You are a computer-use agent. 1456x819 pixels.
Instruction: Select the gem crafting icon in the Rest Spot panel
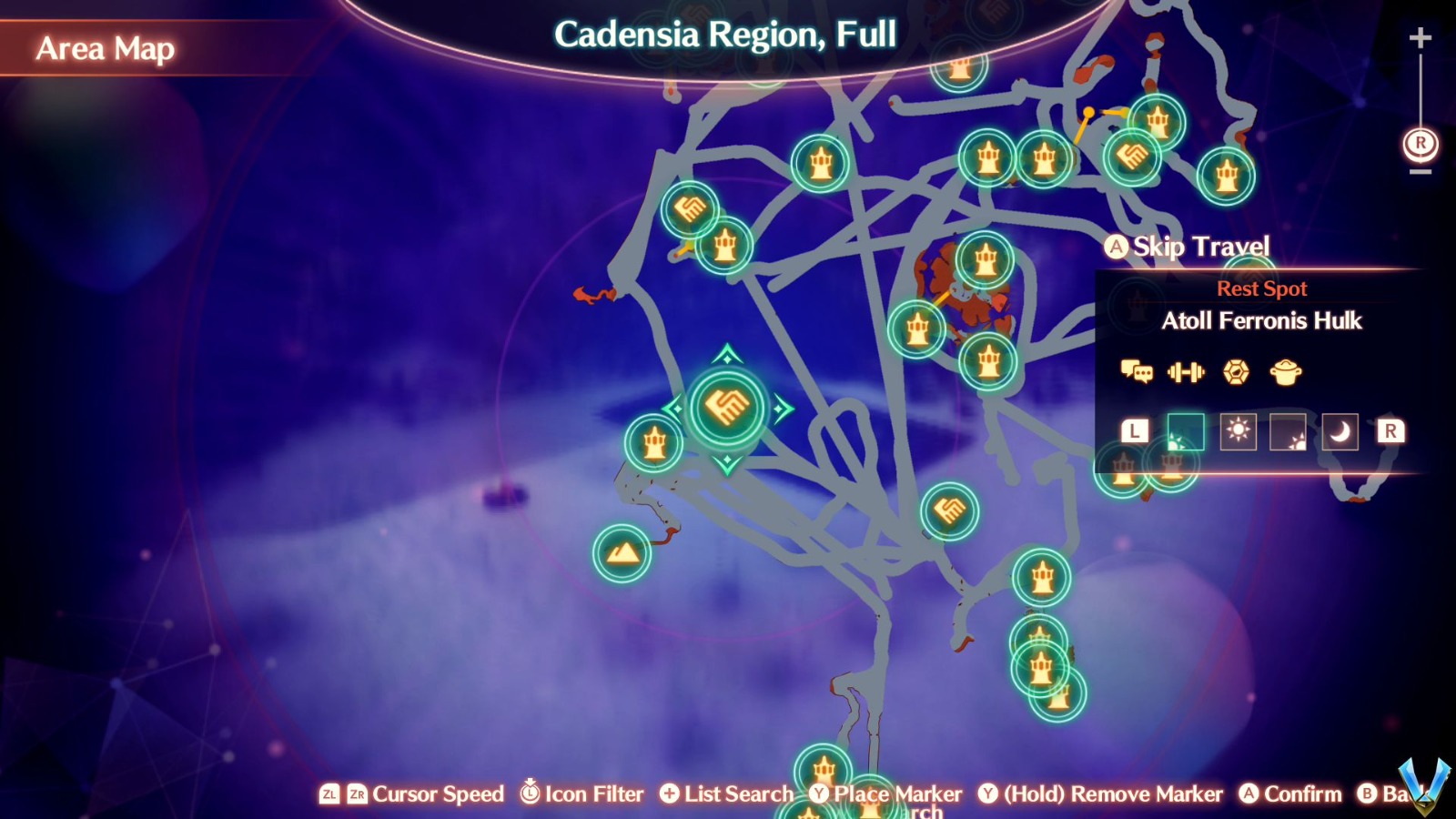pyautogui.click(x=1236, y=373)
